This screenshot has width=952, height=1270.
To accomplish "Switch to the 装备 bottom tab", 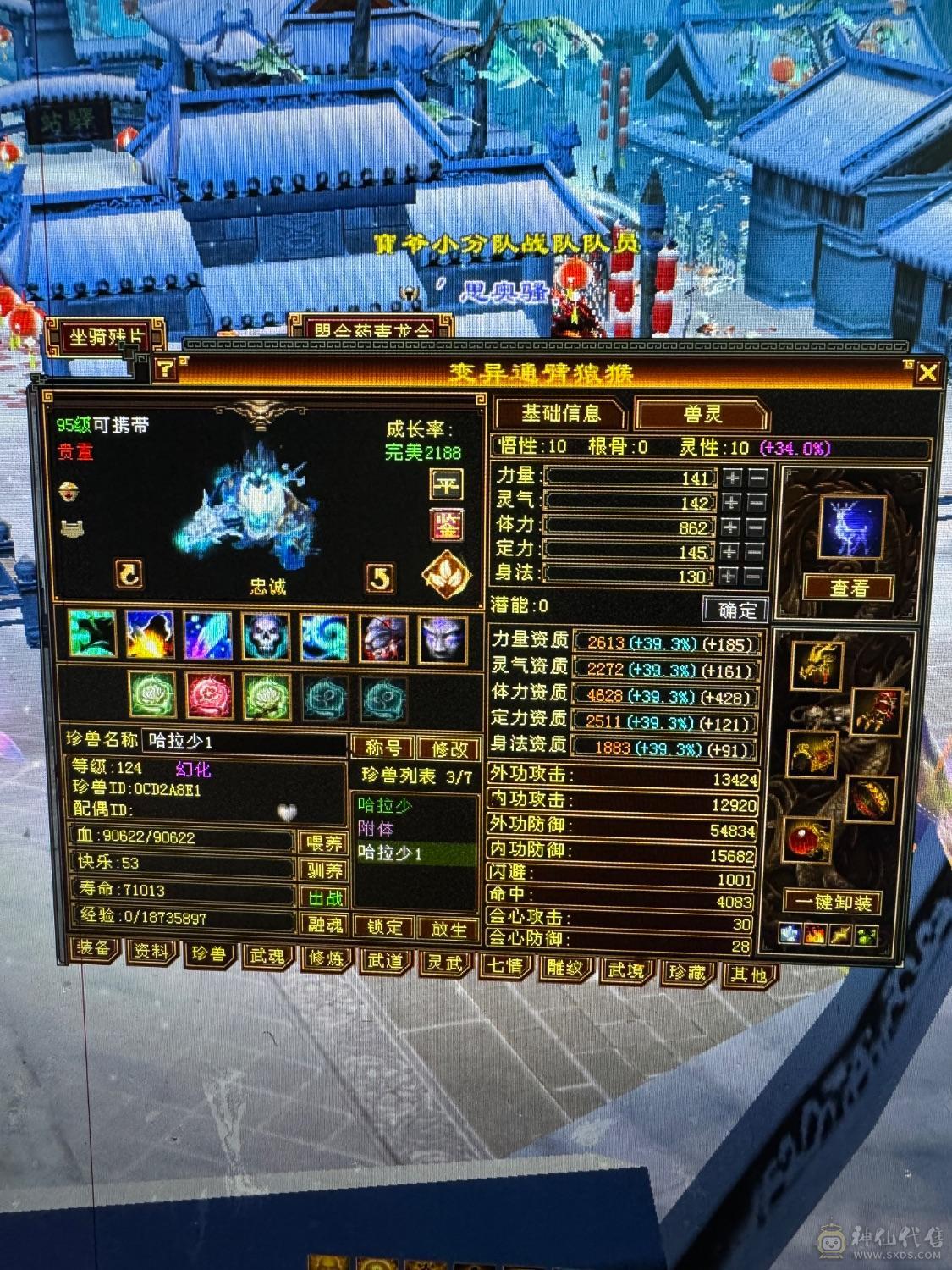I will click(x=93, y=948).
